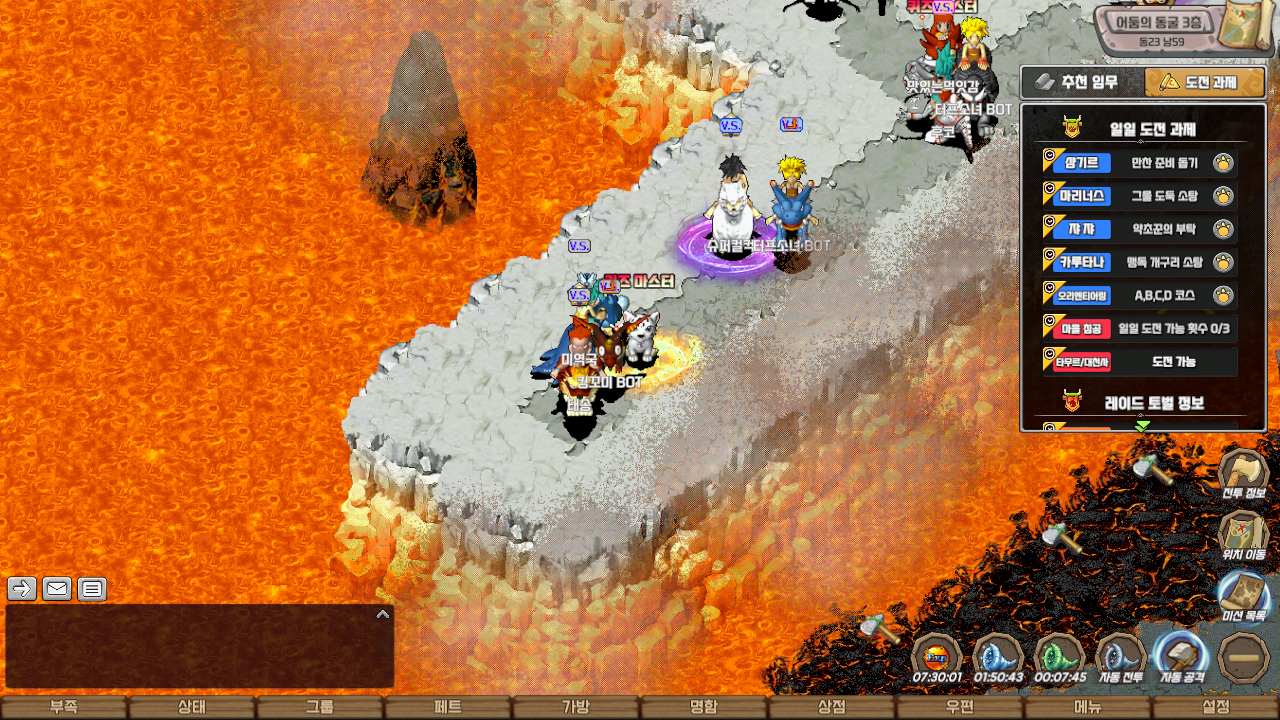Open the 위치 이동 map icon
Screen dimensions: 1280x720
click(x=1243, y=533)
